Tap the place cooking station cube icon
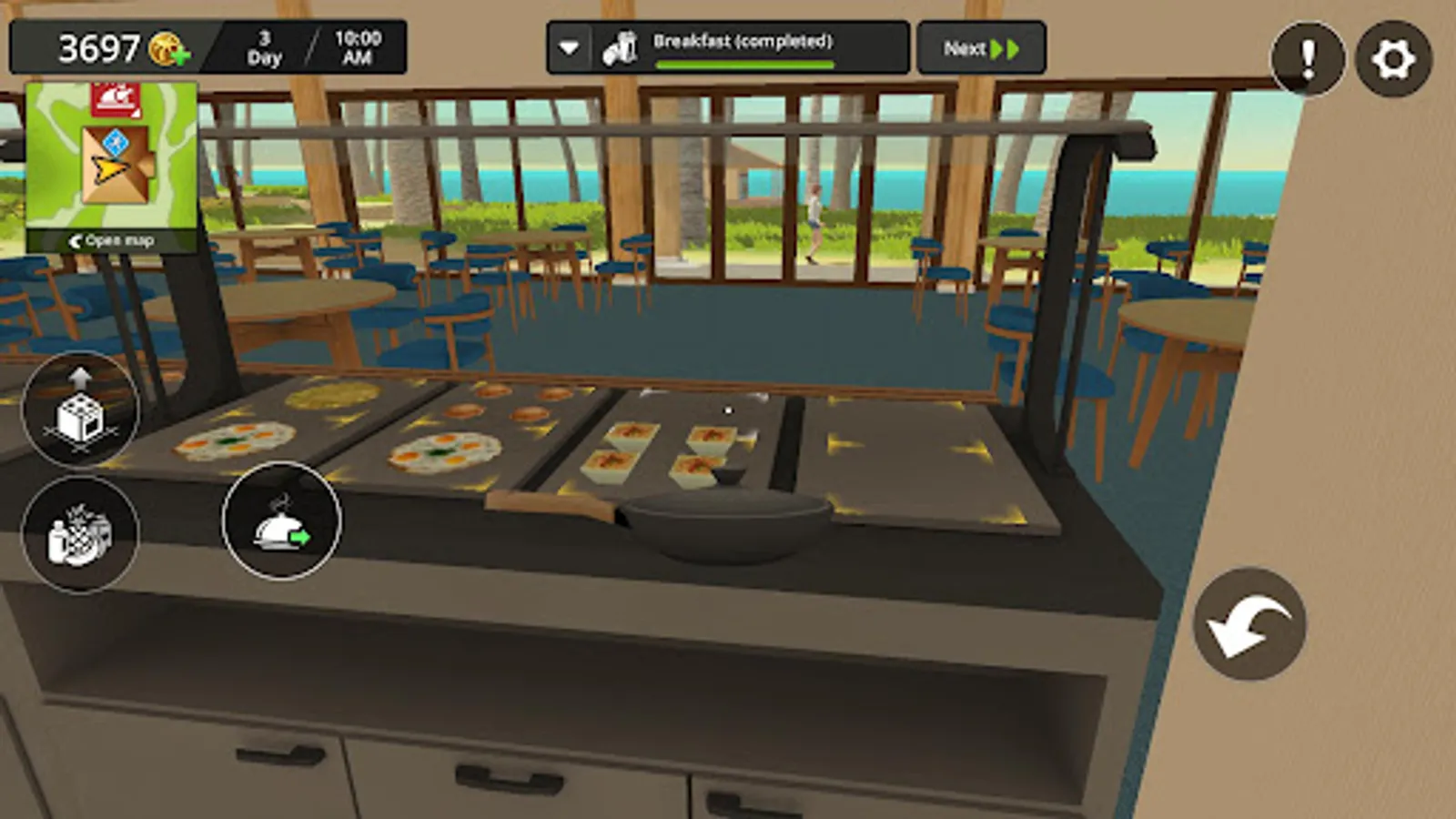The image size is (1456, 819). pos(80,411)
